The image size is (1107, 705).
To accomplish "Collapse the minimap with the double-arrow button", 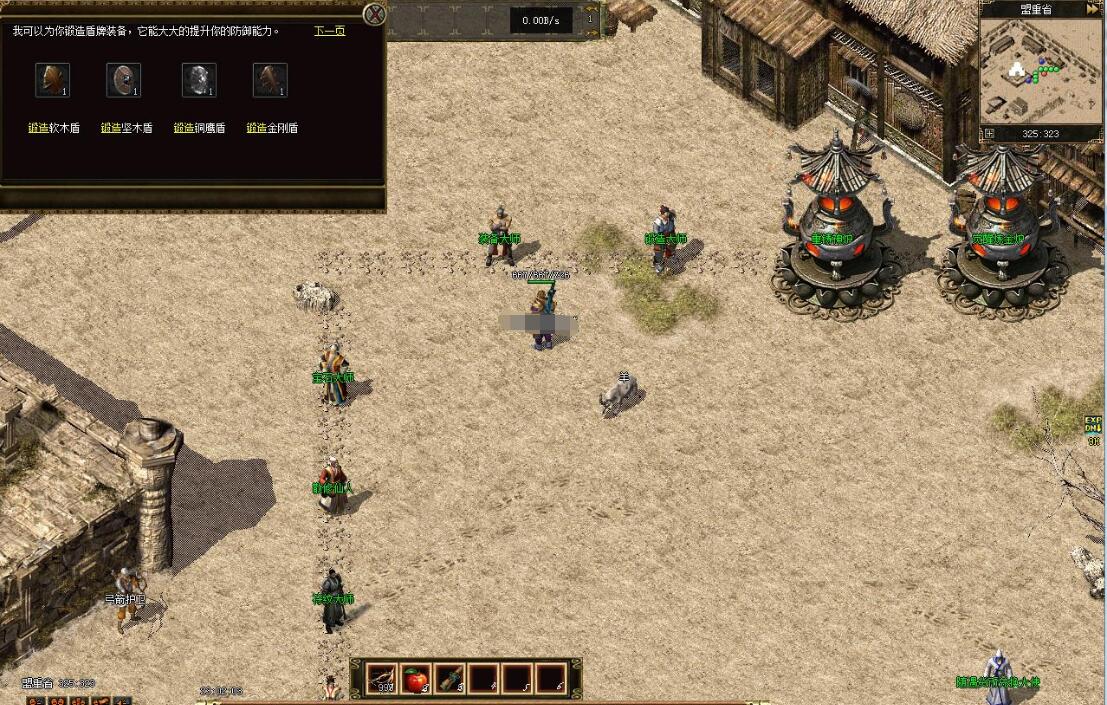I will (x=1093, y=9).
